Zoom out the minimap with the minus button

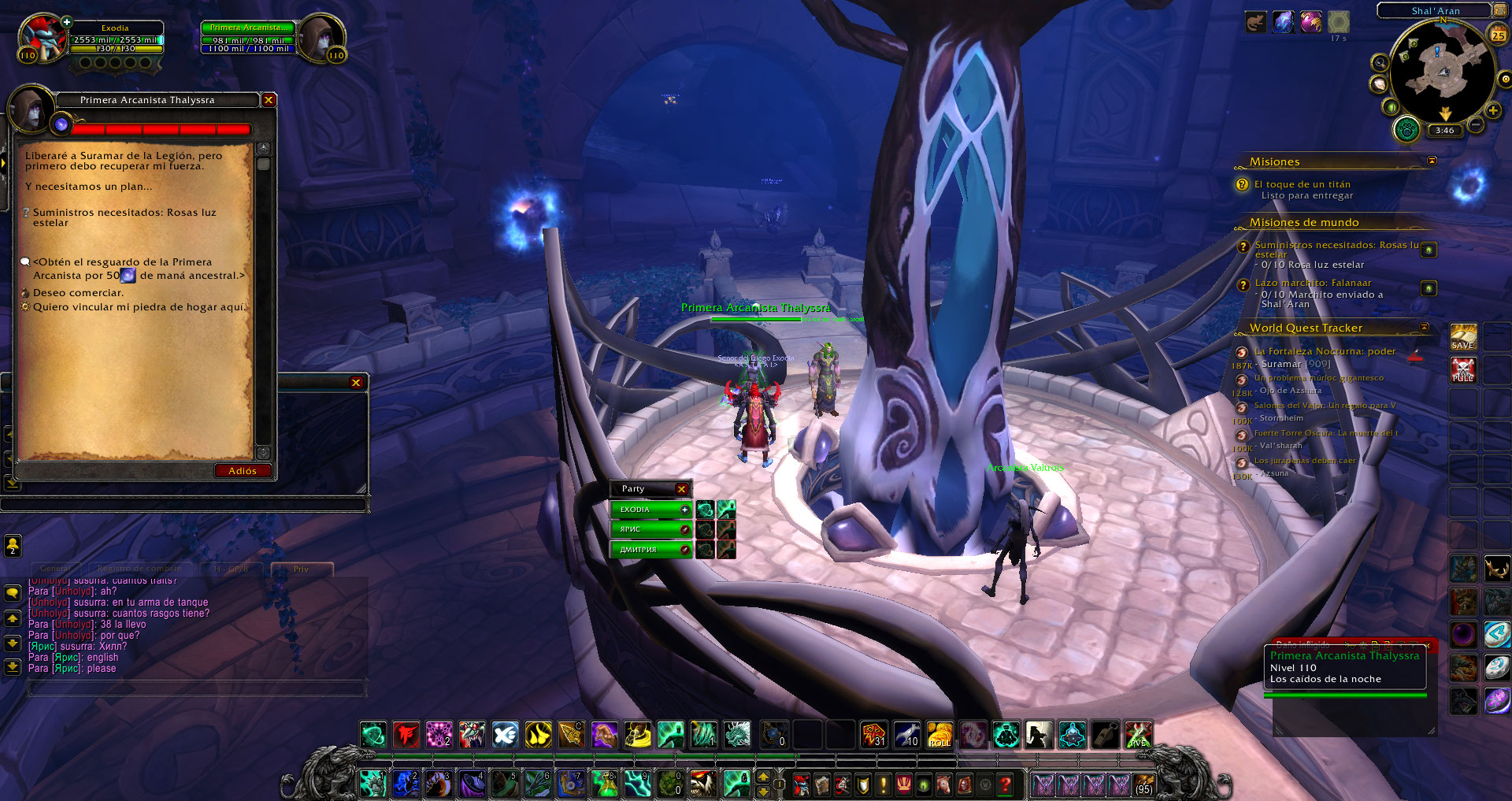coord(1477,124)
